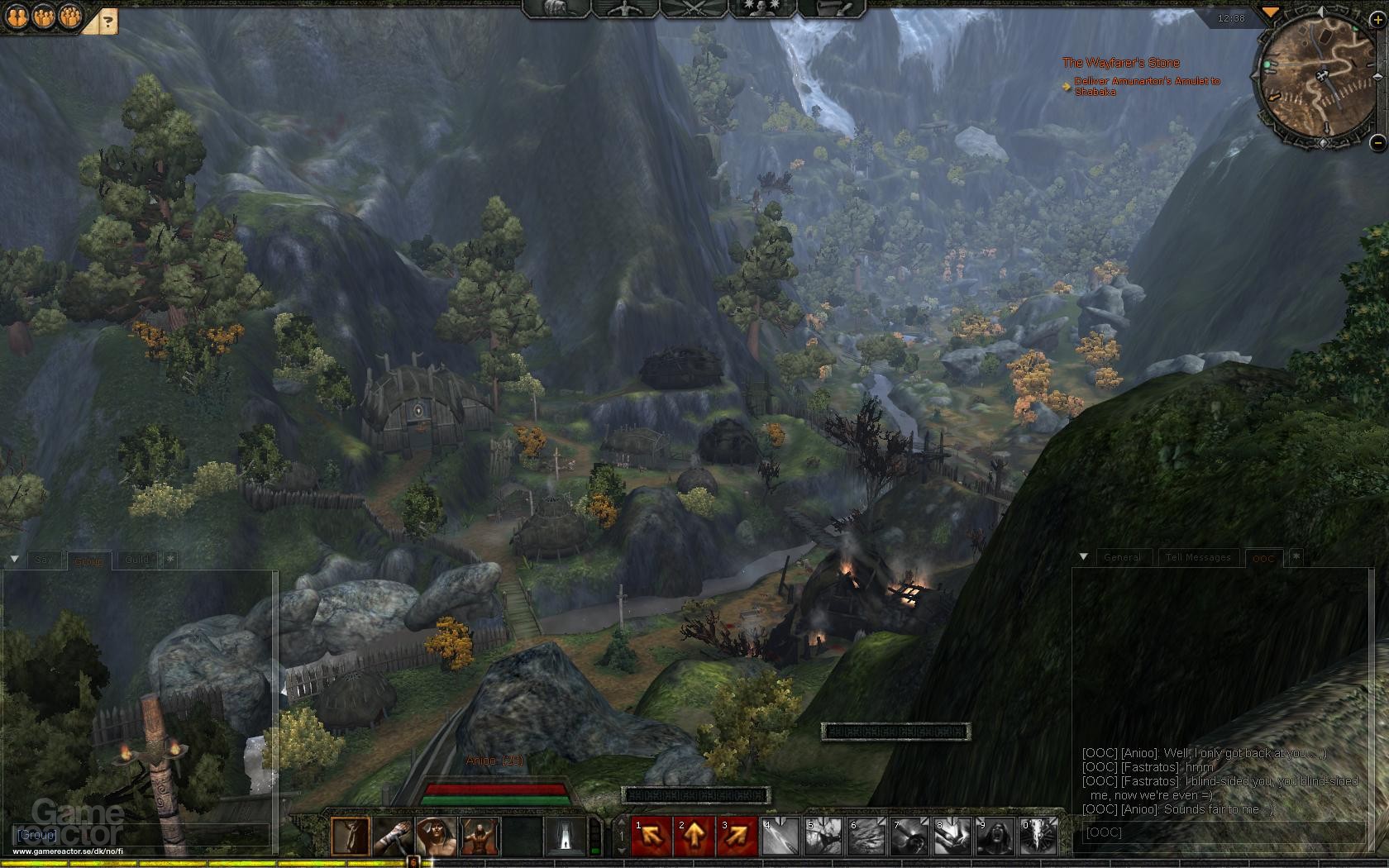Click the hotbar page-up arrow stepper

click(x=620, y=820)
